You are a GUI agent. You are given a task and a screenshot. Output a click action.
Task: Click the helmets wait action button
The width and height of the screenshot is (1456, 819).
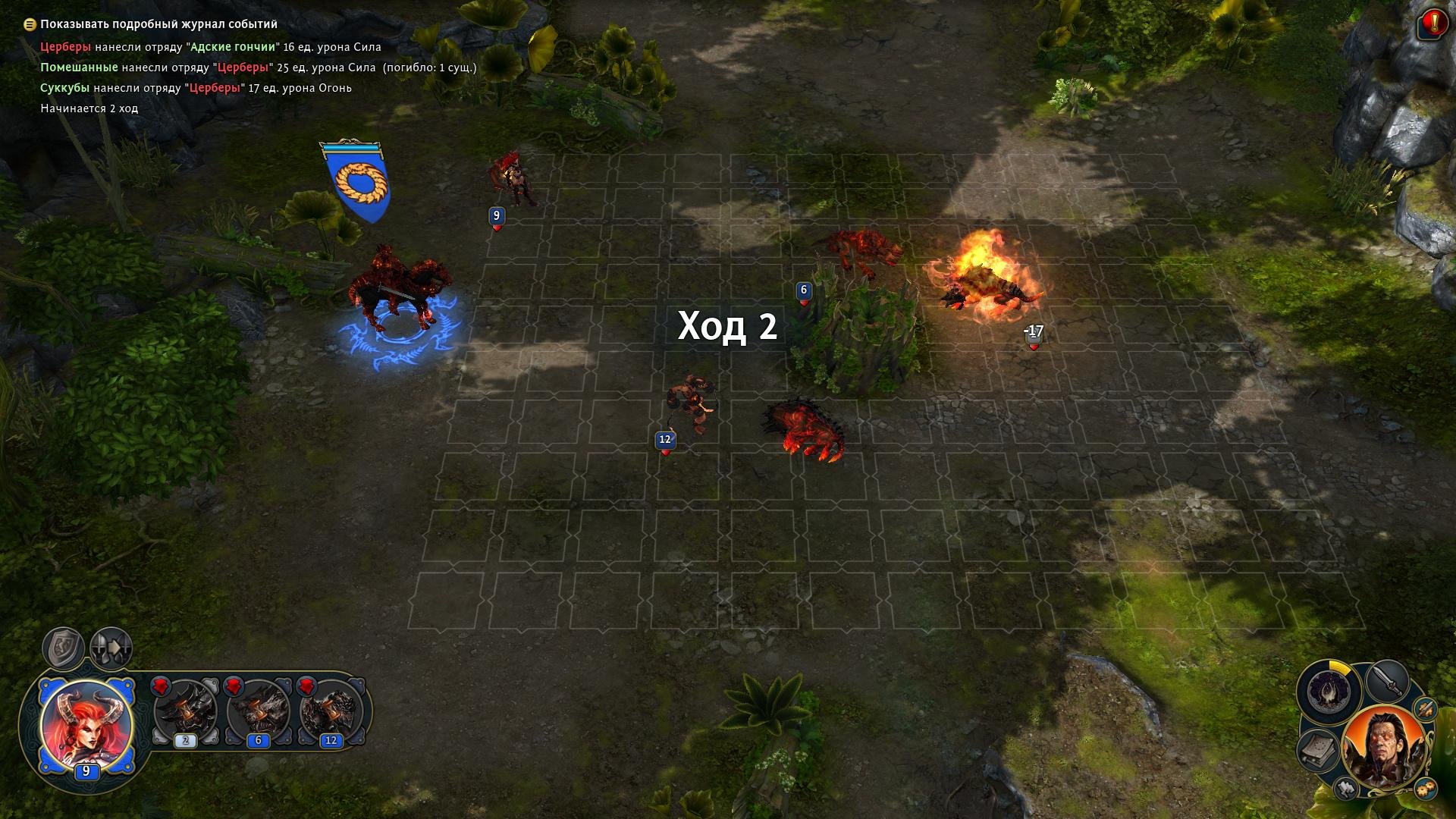pyautogui.click(x=111, y=648)
